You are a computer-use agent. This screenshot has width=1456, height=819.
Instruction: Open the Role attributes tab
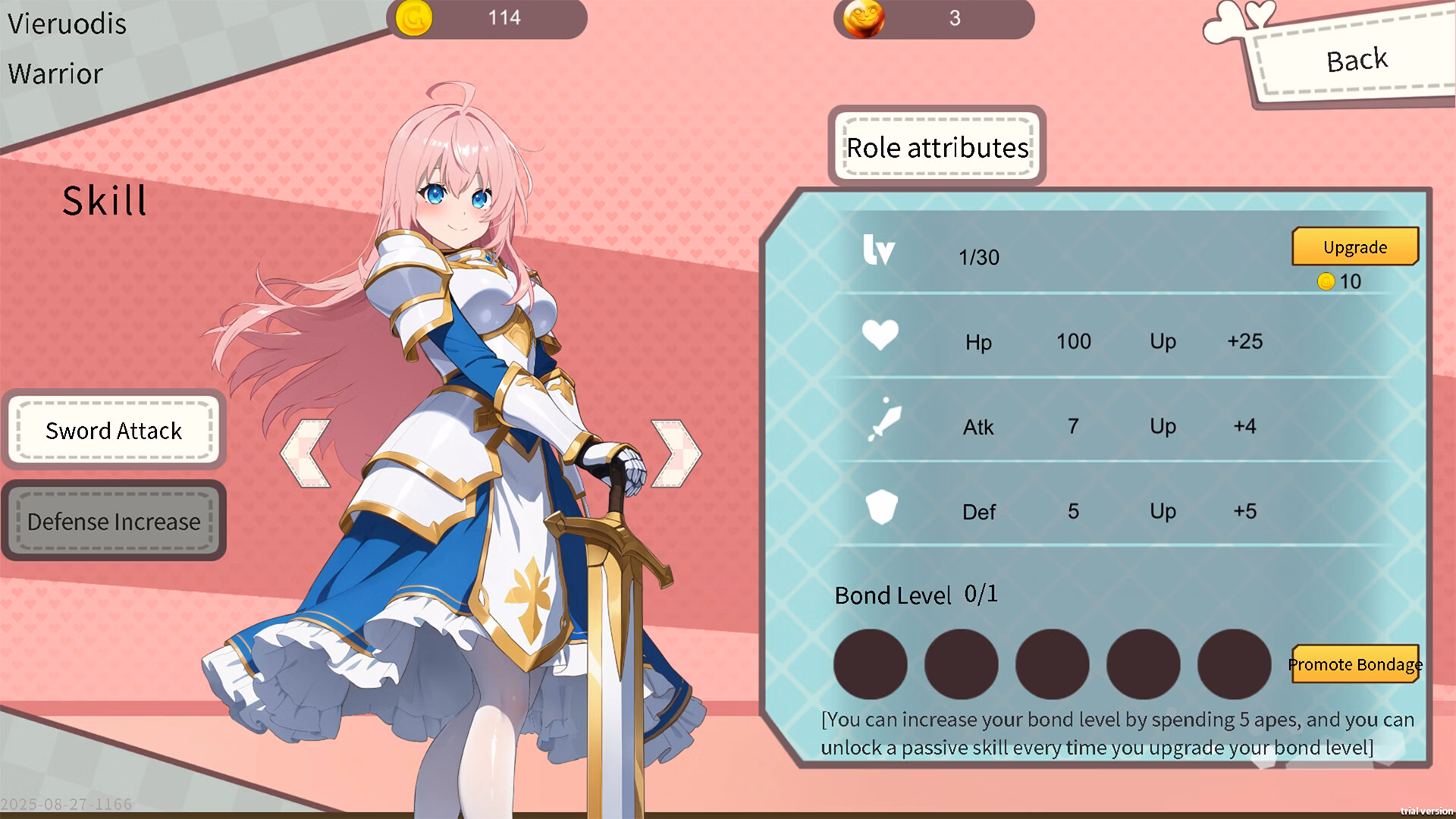tap(937, 147)
